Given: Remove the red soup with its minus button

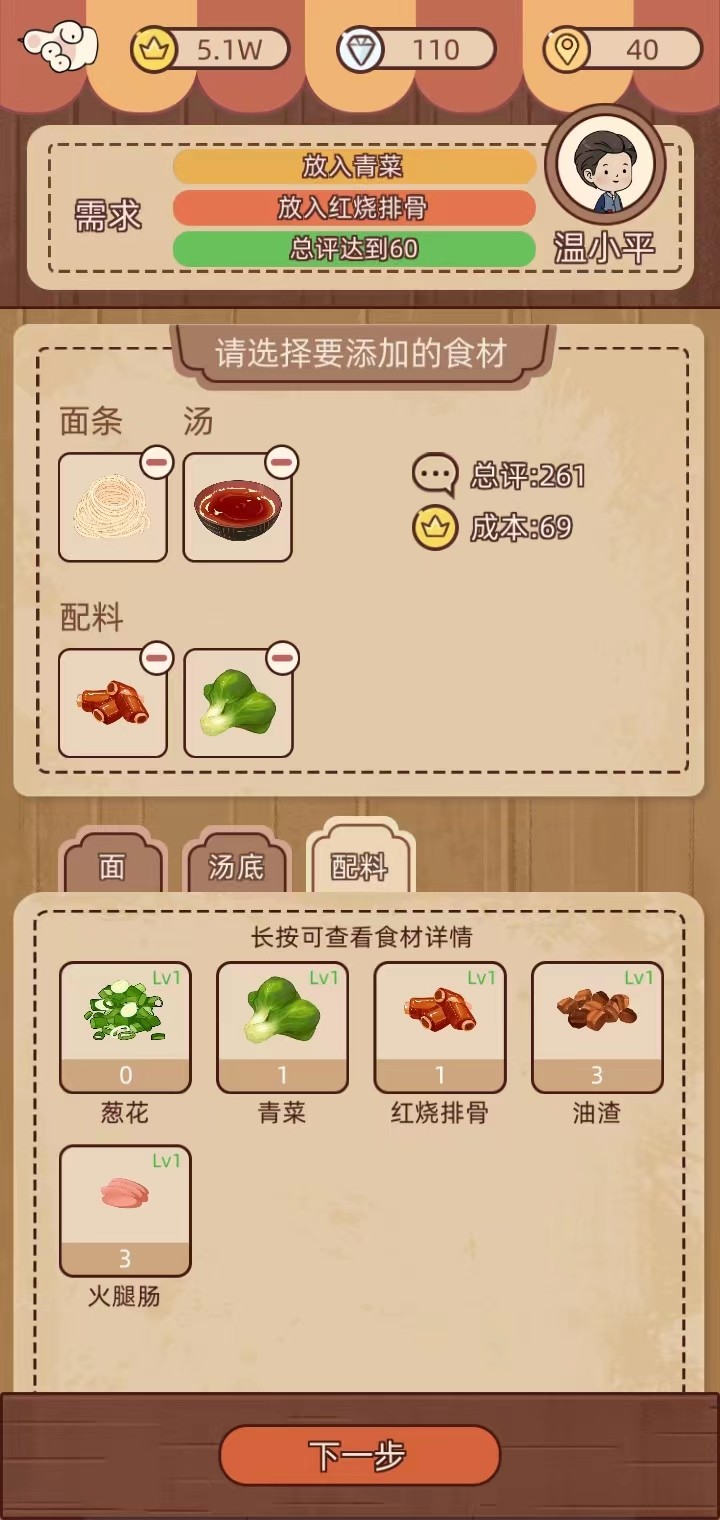Looking at the screenshot, I should click(x=282, y=462).
